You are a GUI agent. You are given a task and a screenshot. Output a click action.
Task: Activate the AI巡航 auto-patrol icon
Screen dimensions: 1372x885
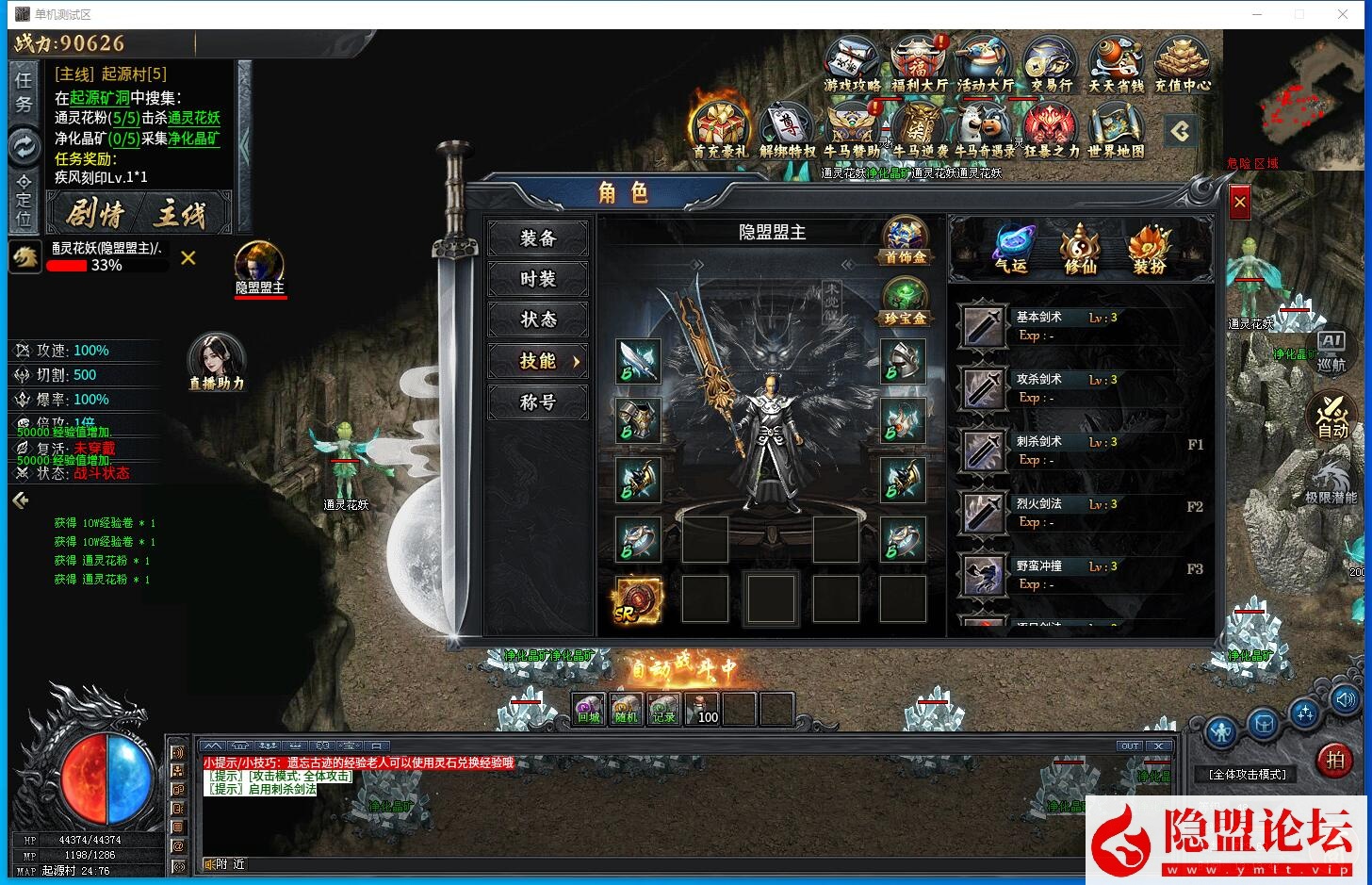click(1333, 351)
